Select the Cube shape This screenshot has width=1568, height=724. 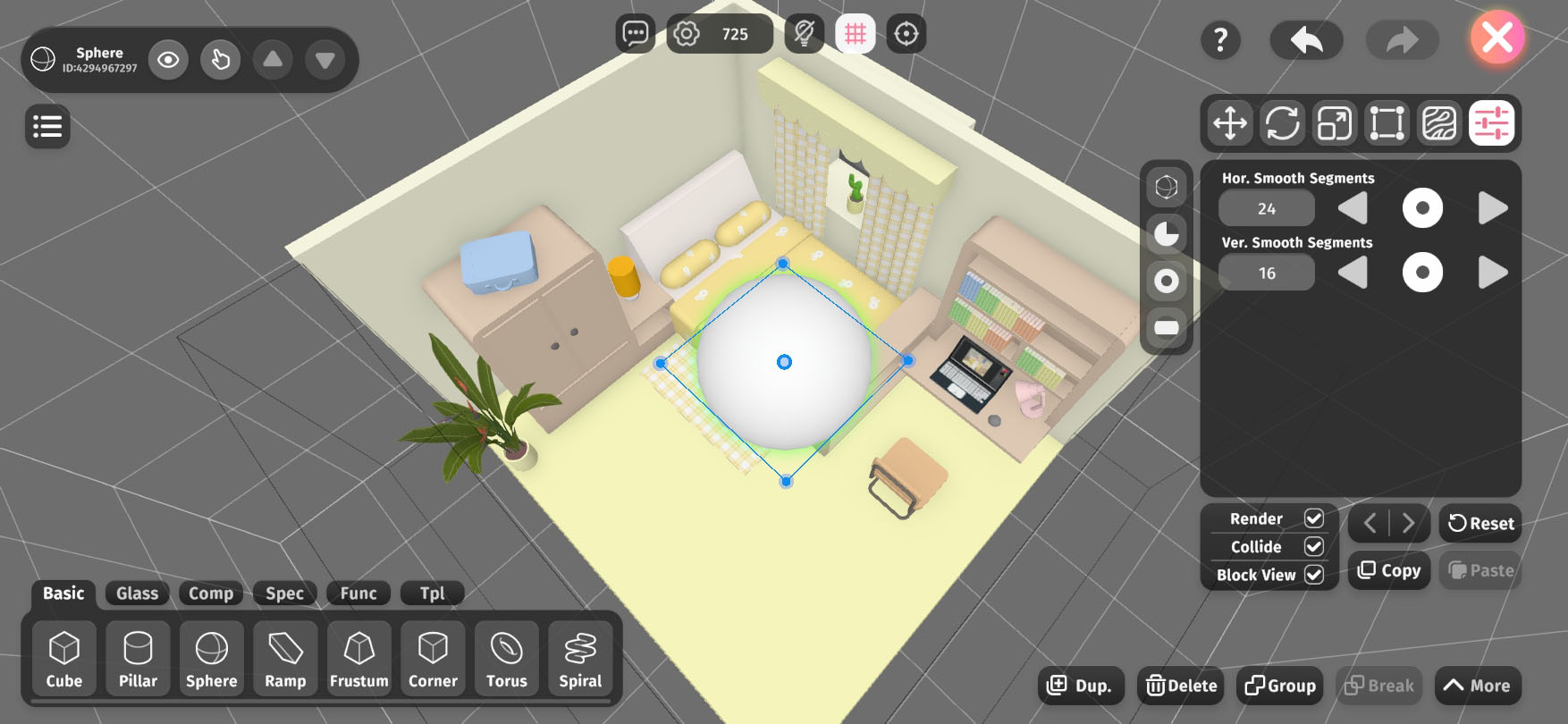tap(64, 660)
